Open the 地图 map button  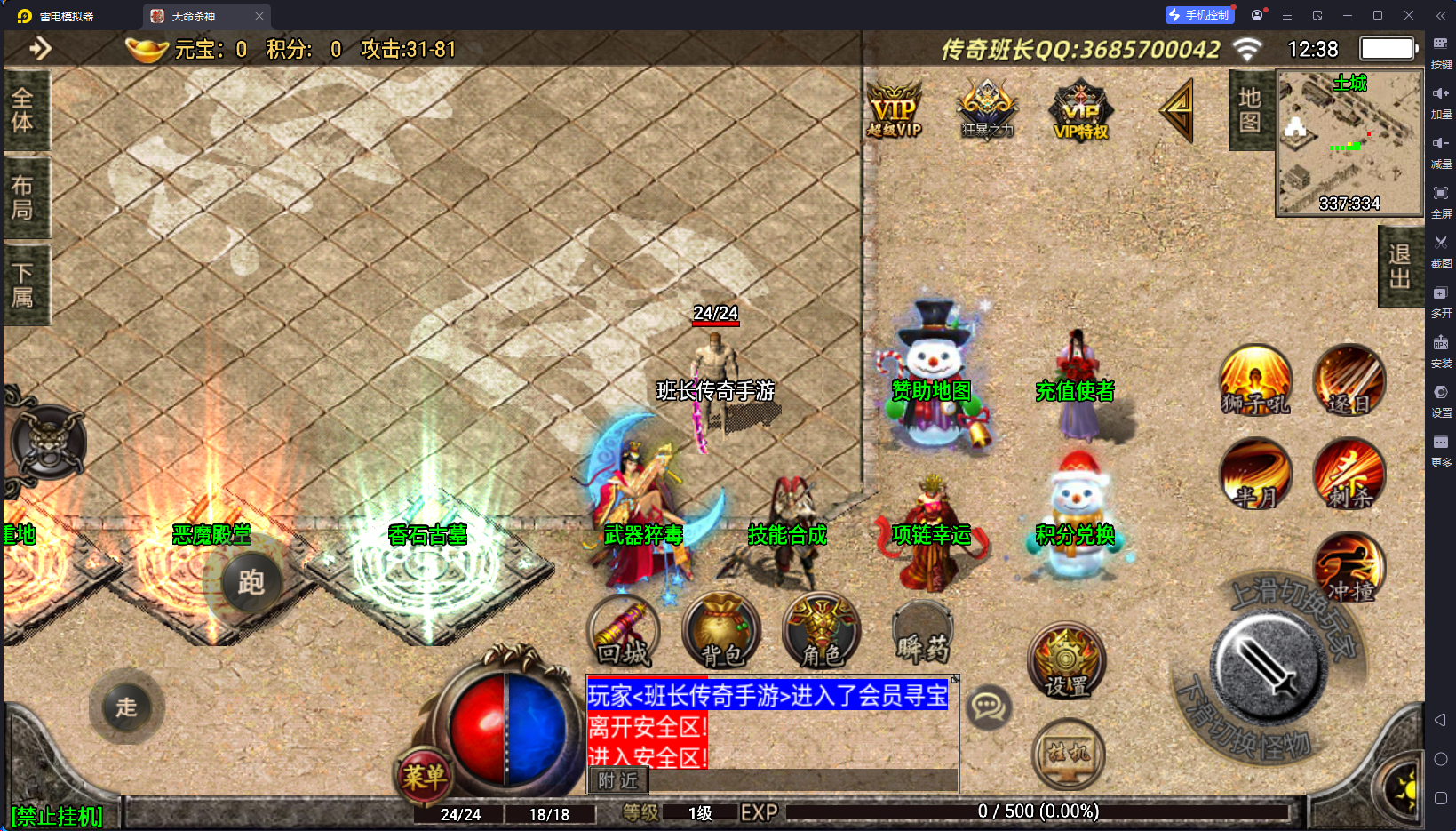pos(1250,110)
